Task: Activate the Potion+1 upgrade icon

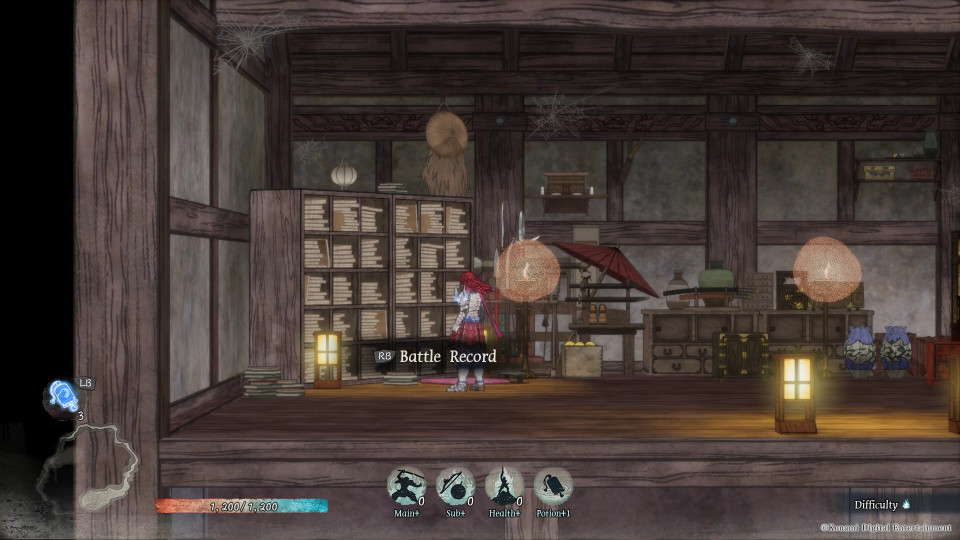Action: tap(553, 487)
